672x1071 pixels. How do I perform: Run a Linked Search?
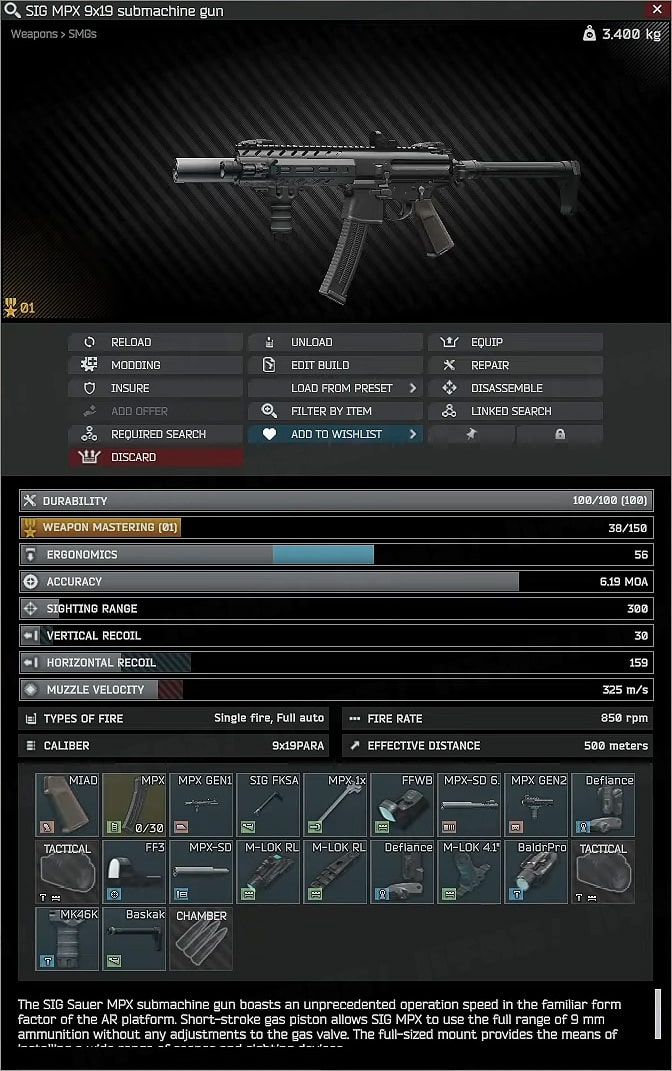[x=515, y=411]
